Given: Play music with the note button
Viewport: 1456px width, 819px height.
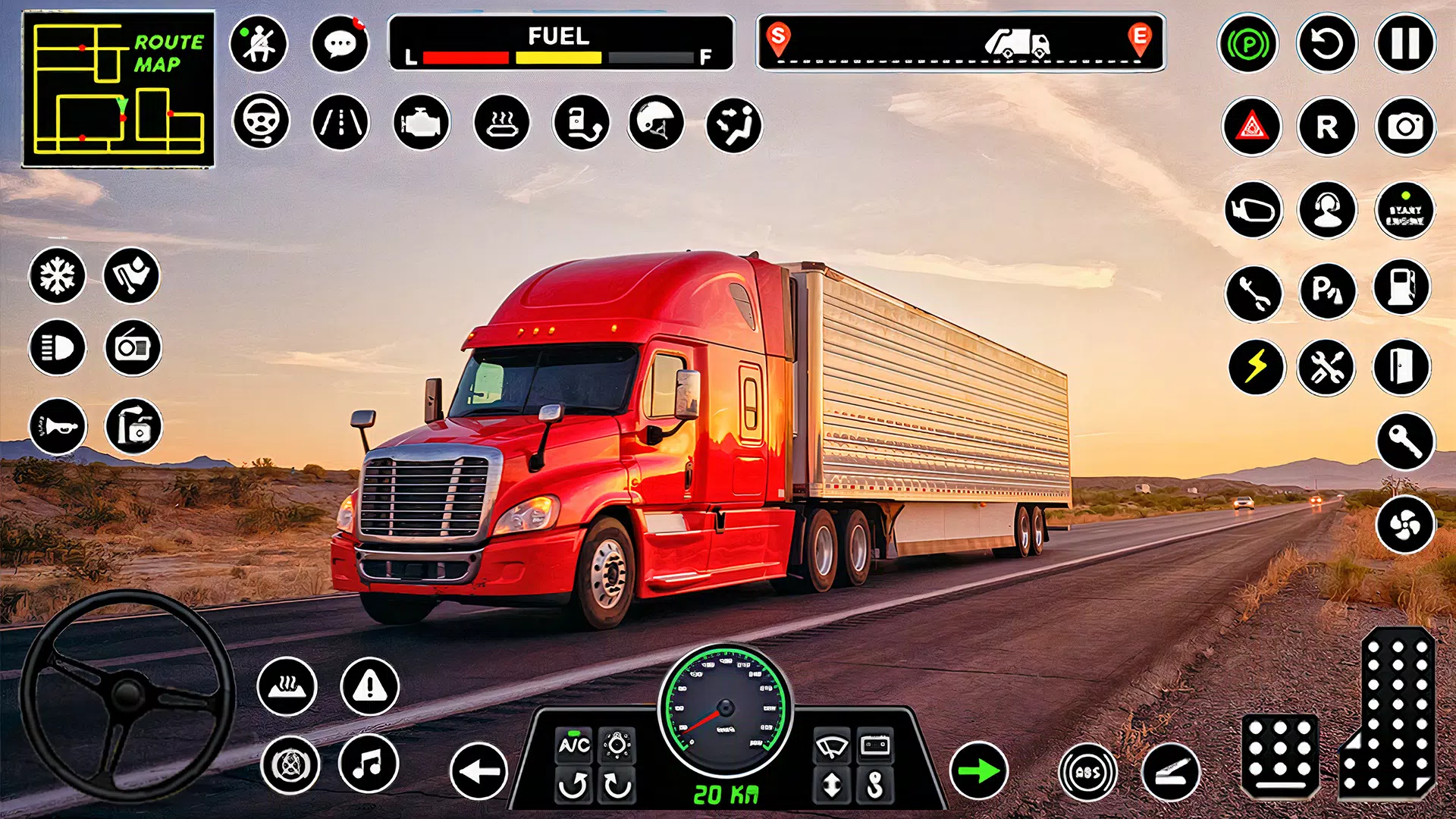Looking at the screenshot, I should click(x=369, y=764).
